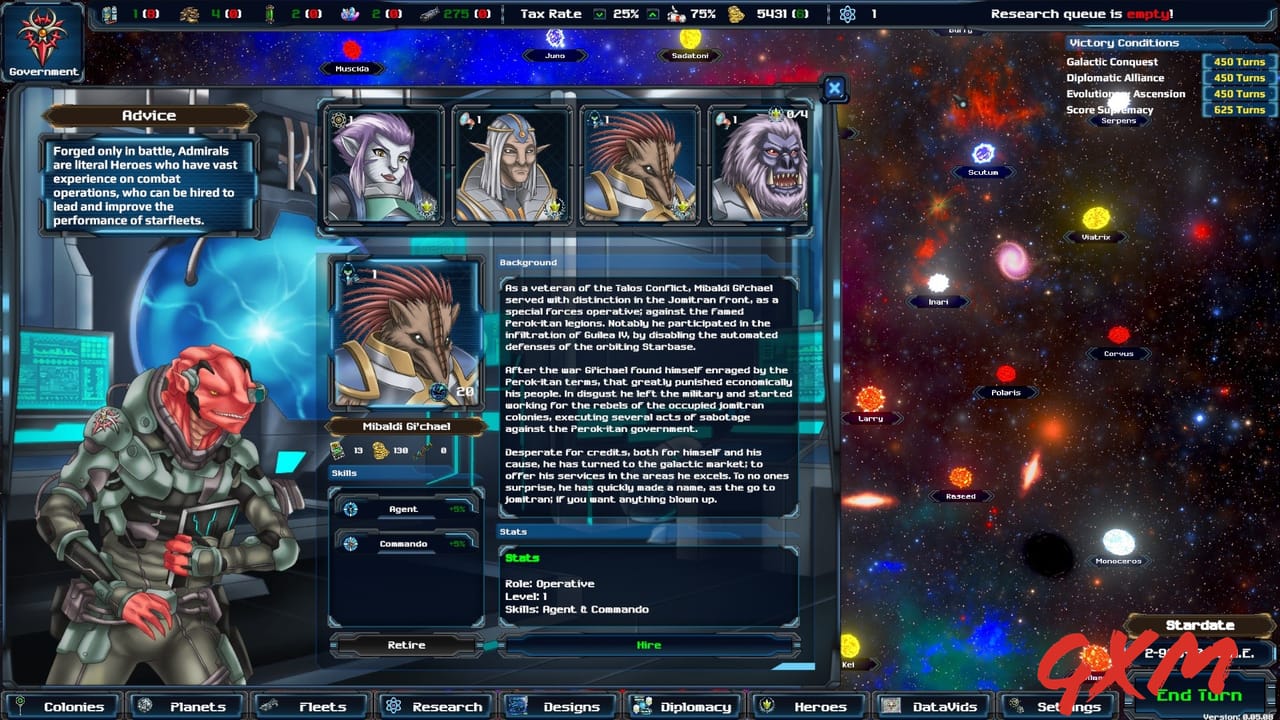1280x720 pixels.
Task: Switch to the Planets tab
Action: coord(185,706)
